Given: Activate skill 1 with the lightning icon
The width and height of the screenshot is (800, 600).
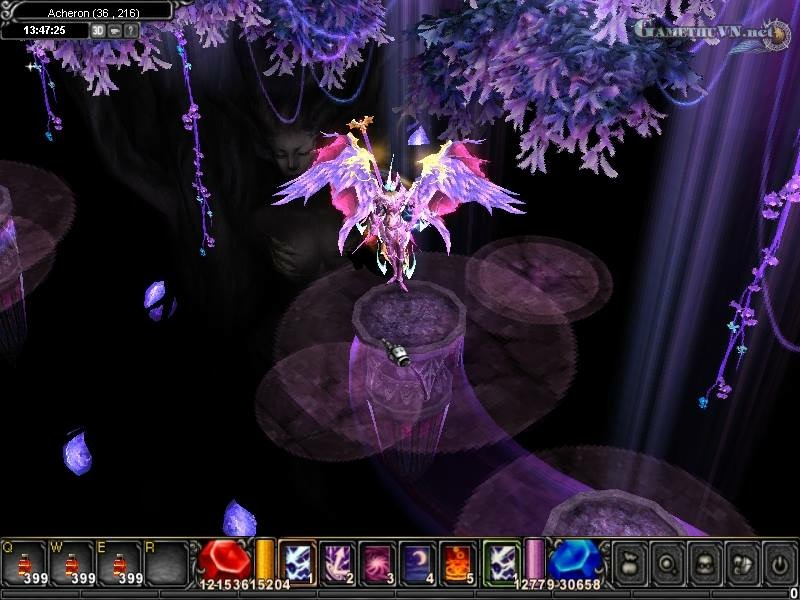Looking at the screenshot, I should coord(297,560).
